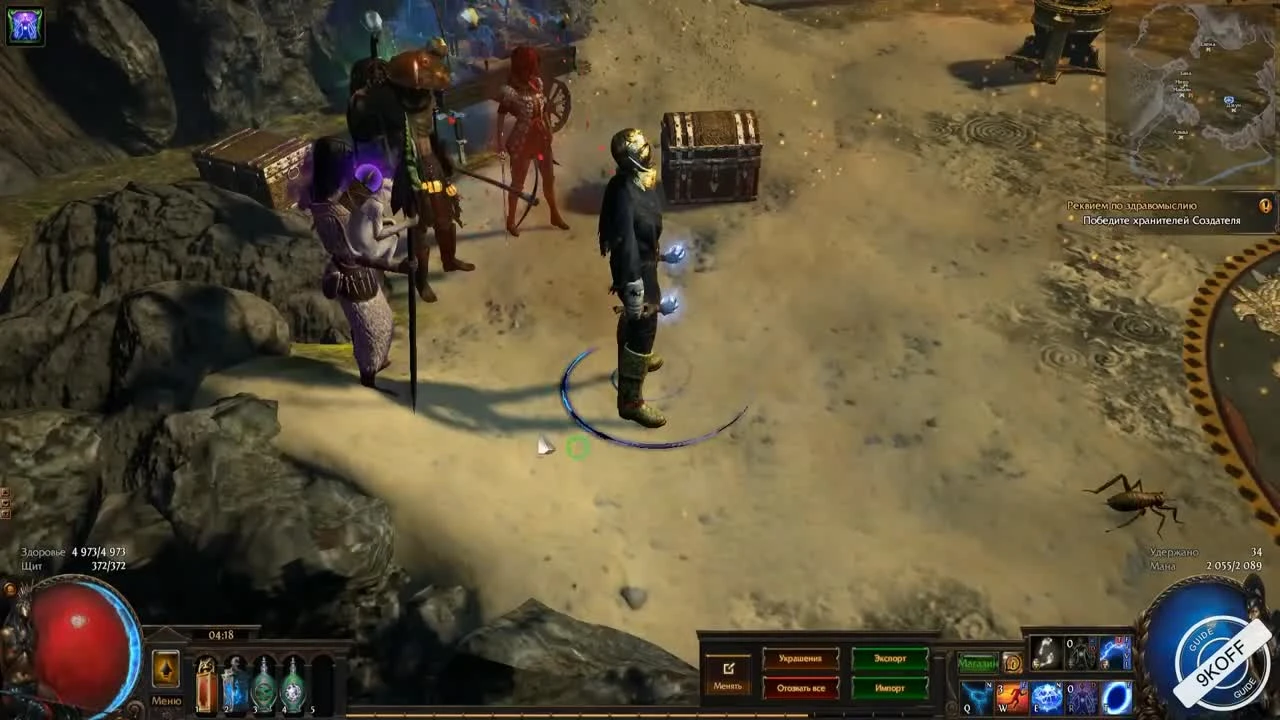
Task: Click the purple aura skill on the R slot
Action: [x=1082, y=695]
